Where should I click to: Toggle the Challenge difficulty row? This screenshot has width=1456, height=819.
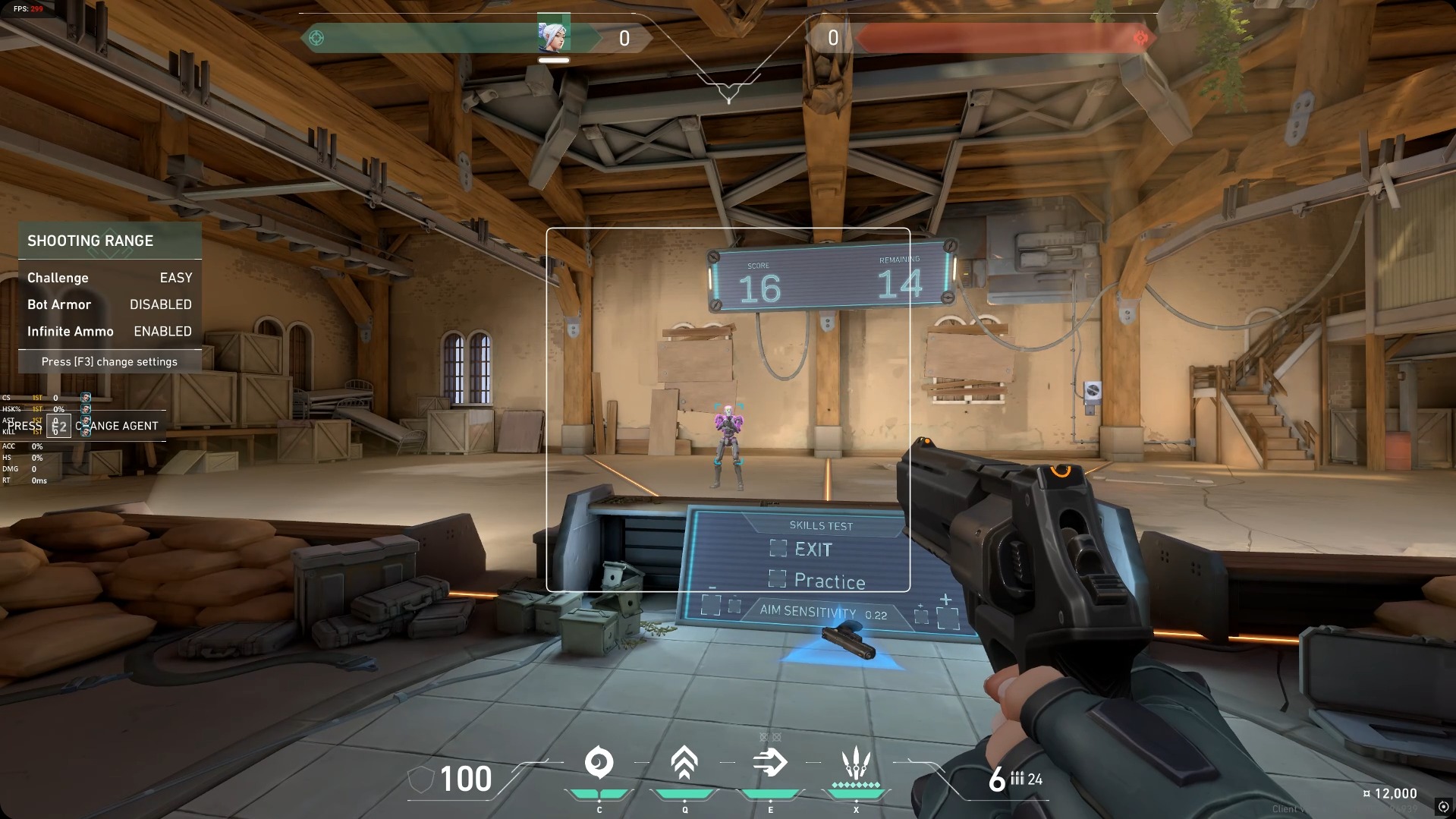(109, 278)
